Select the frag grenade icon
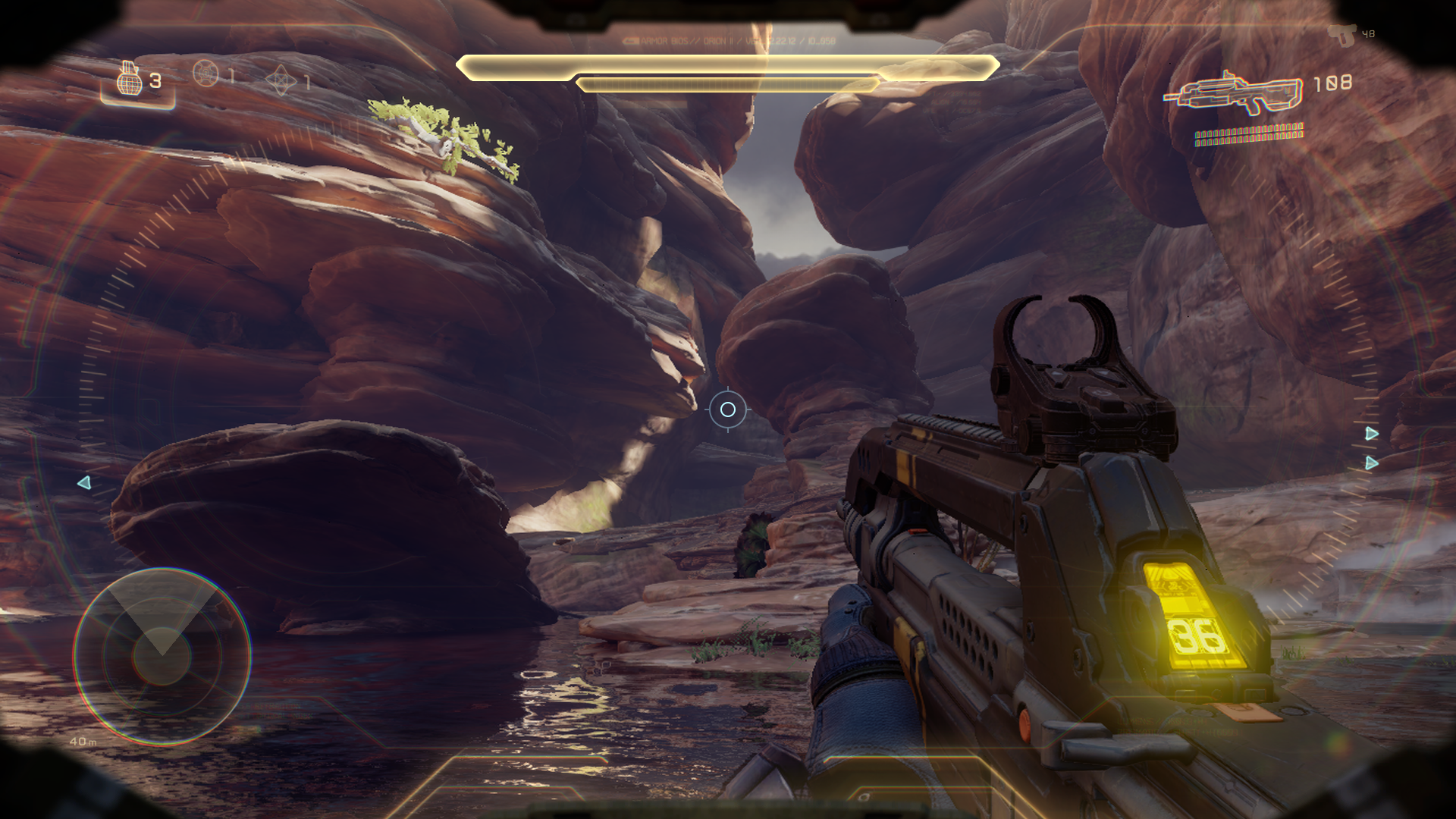Screen dimensions: 1456x819 (x=130, y=79)
